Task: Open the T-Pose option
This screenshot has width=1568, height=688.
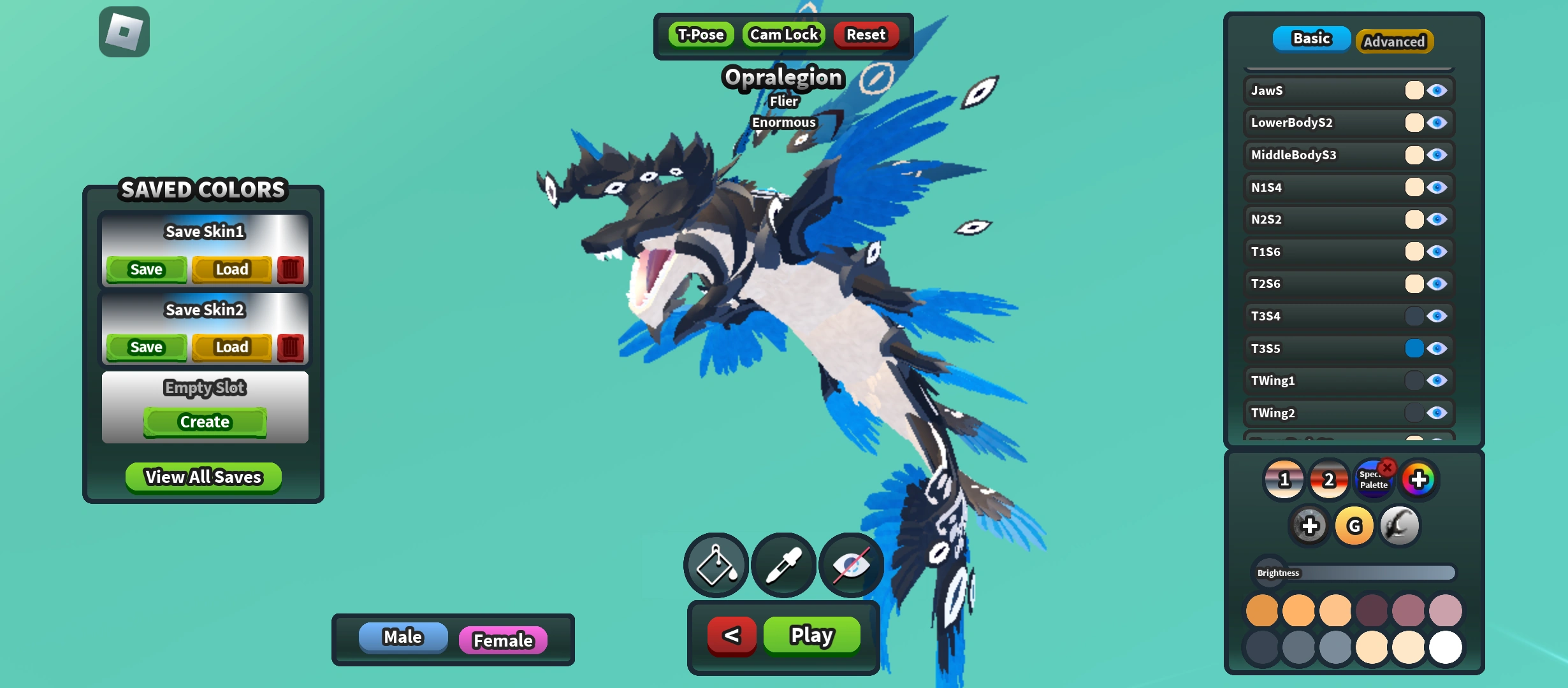Action: click(701, 35)
